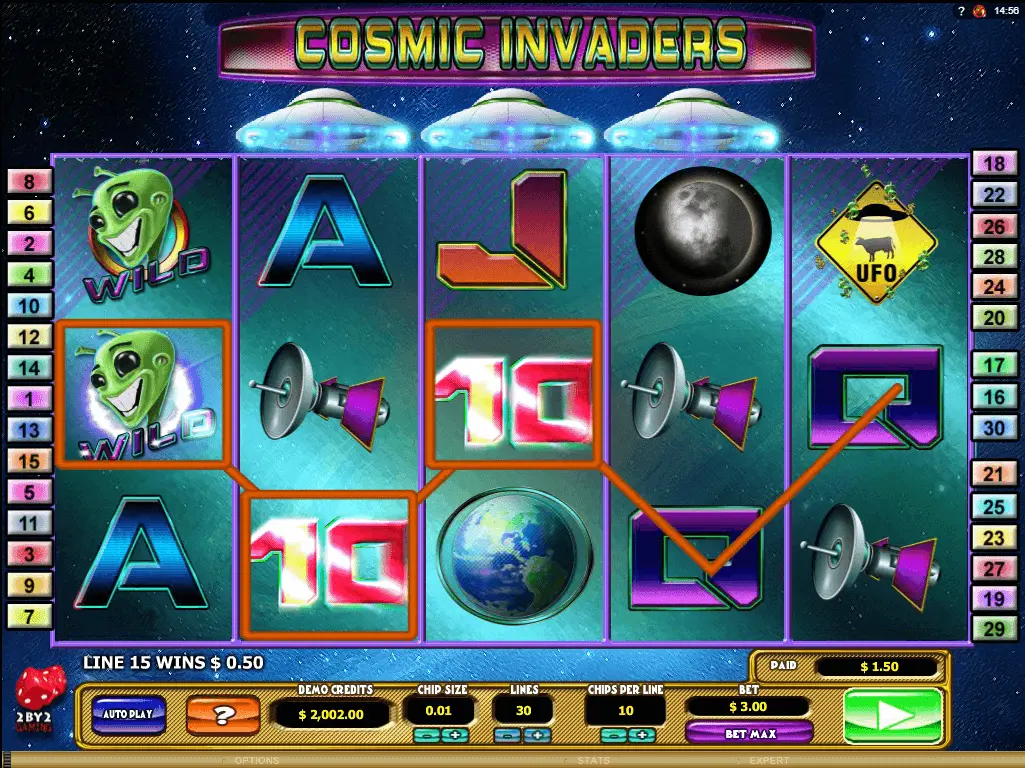Start the spin with the green arrow
Screen dimensions: 1025x768
pyautogui.click(x=893, y=716)
